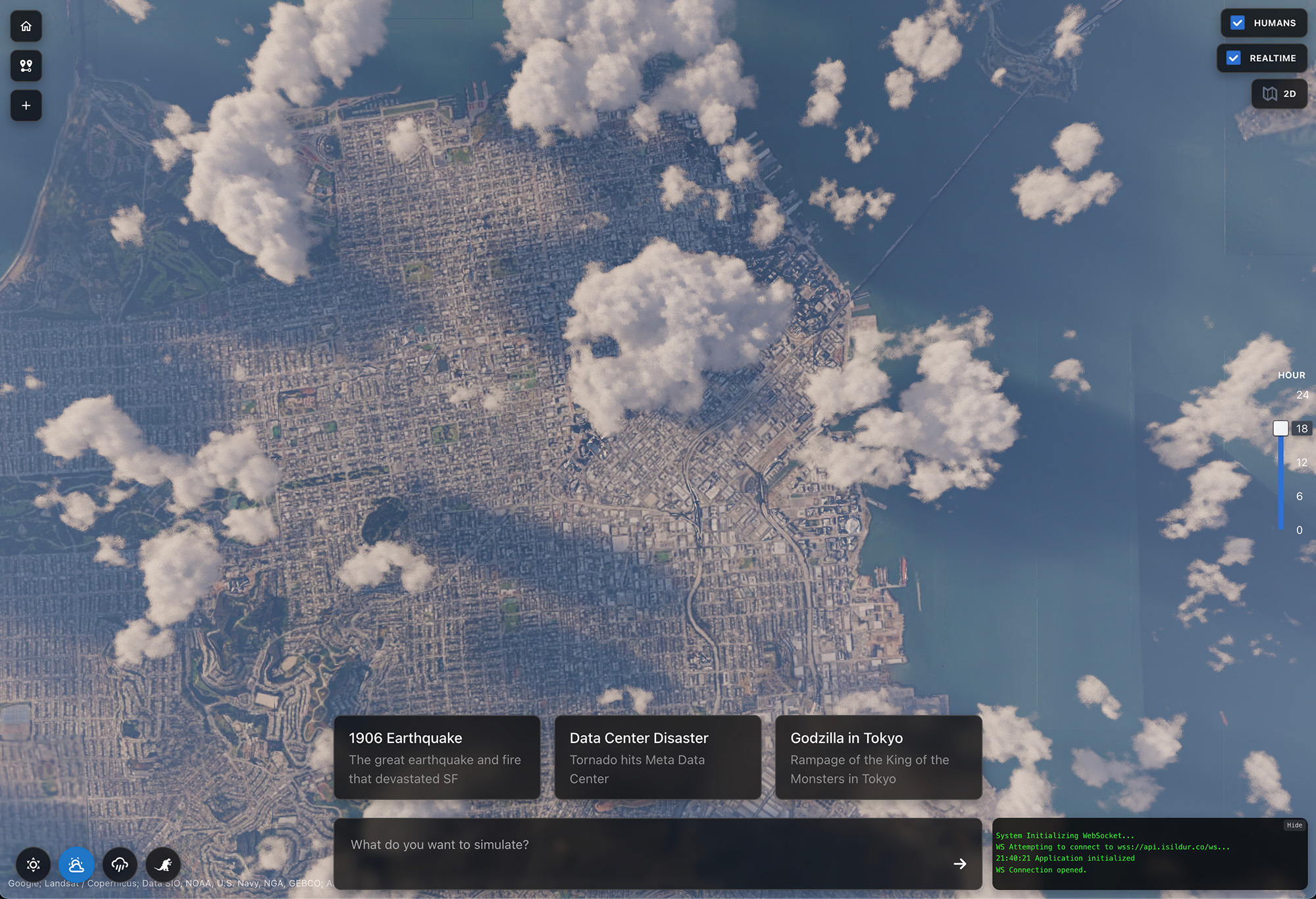Click the add (plus) icon
1316x899 pixels.
tap(26, 105)
